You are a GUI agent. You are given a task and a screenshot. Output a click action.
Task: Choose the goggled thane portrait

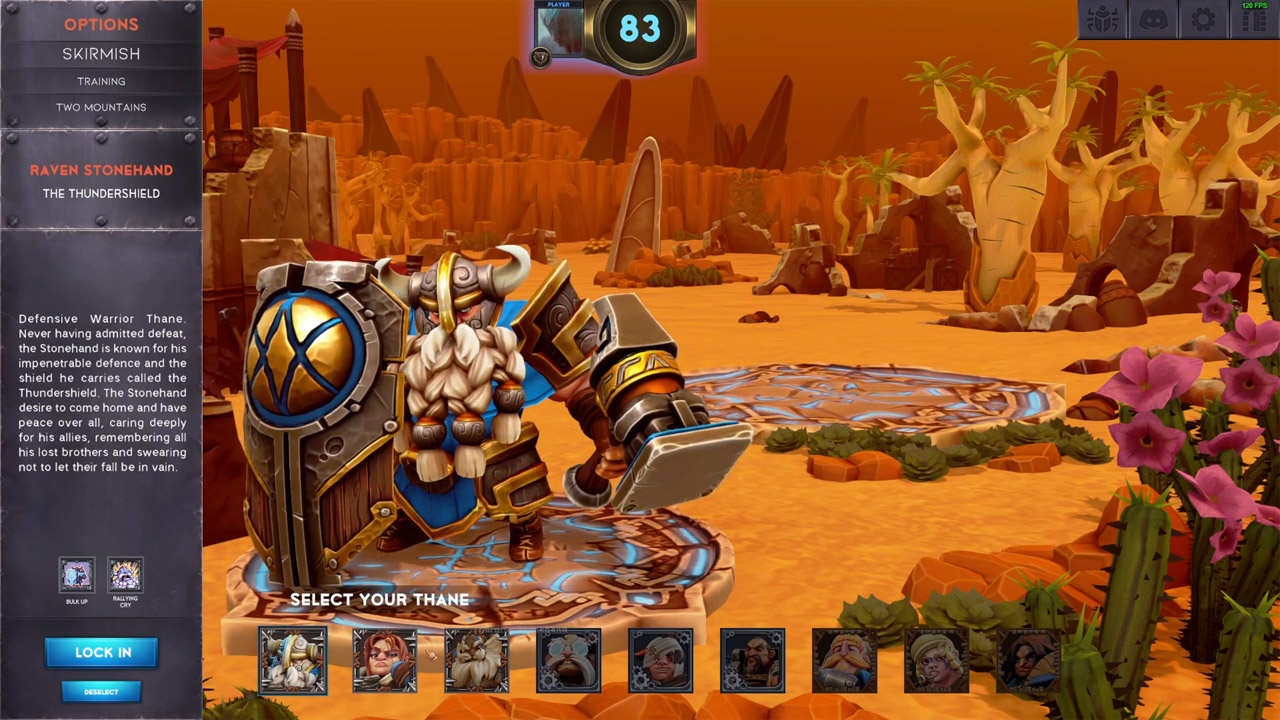[x=569, y=660]
